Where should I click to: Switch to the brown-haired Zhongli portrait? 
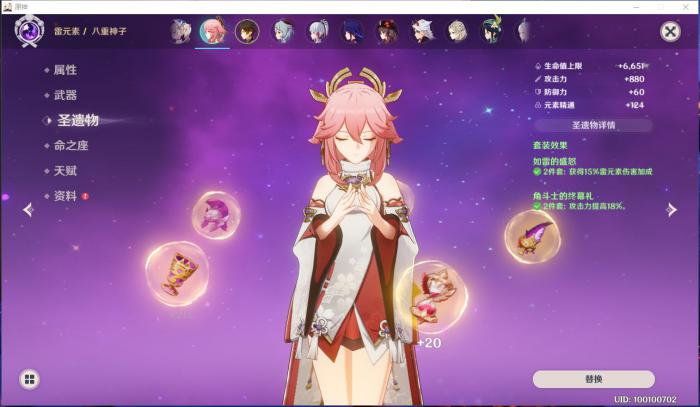pos(246,32)
